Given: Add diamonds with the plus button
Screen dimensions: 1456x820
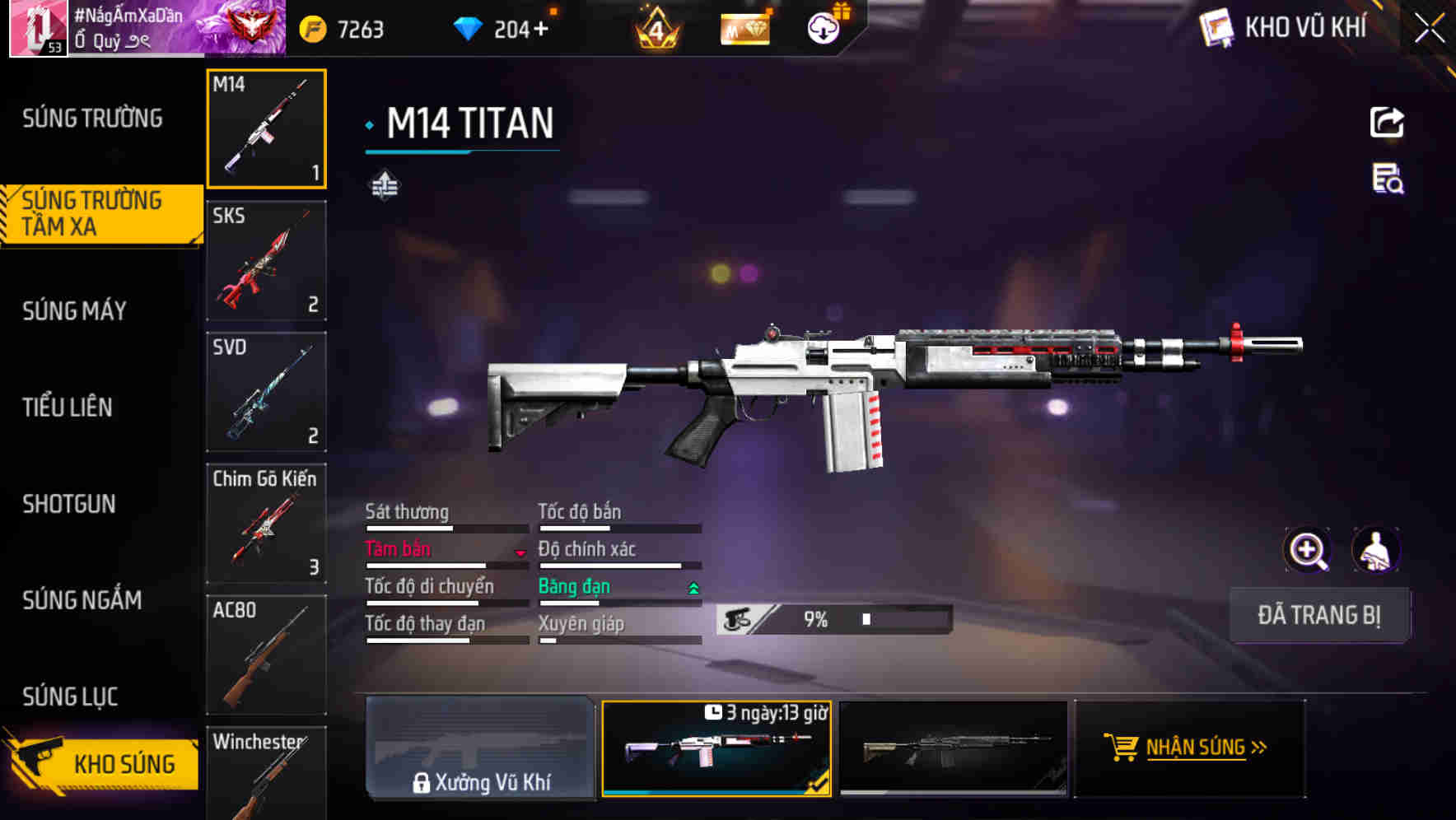Looking at the screenshot, I should 540,30.
